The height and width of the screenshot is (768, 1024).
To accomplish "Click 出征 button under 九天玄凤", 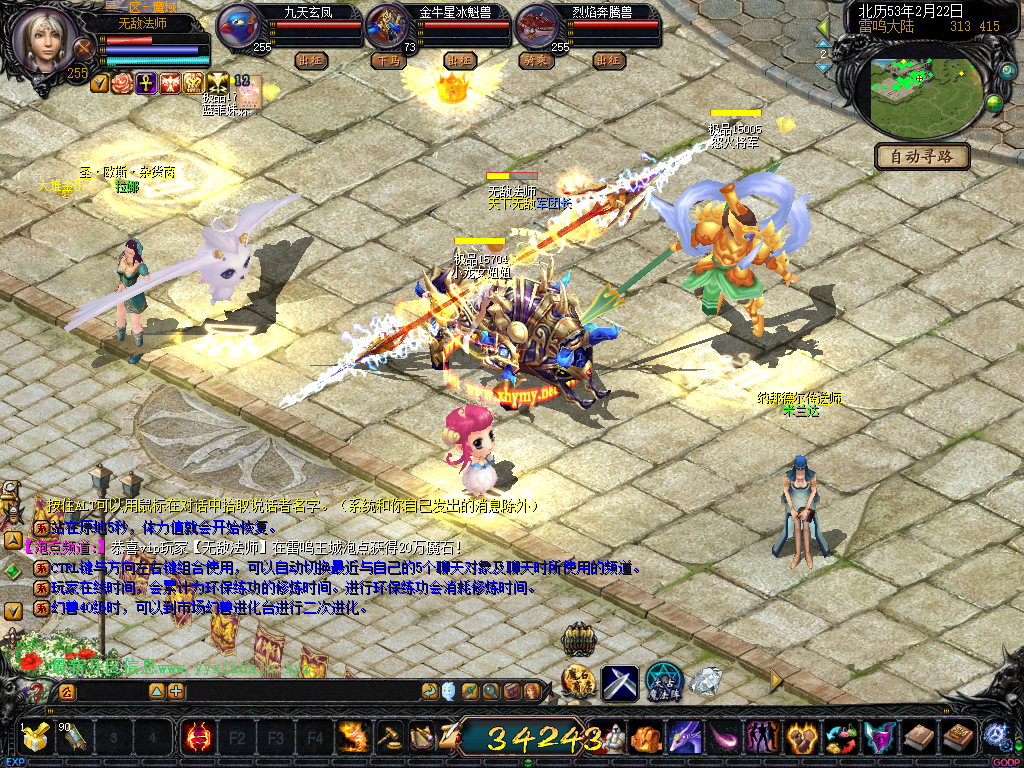I will pyautogui.click(x=312, y=60).
